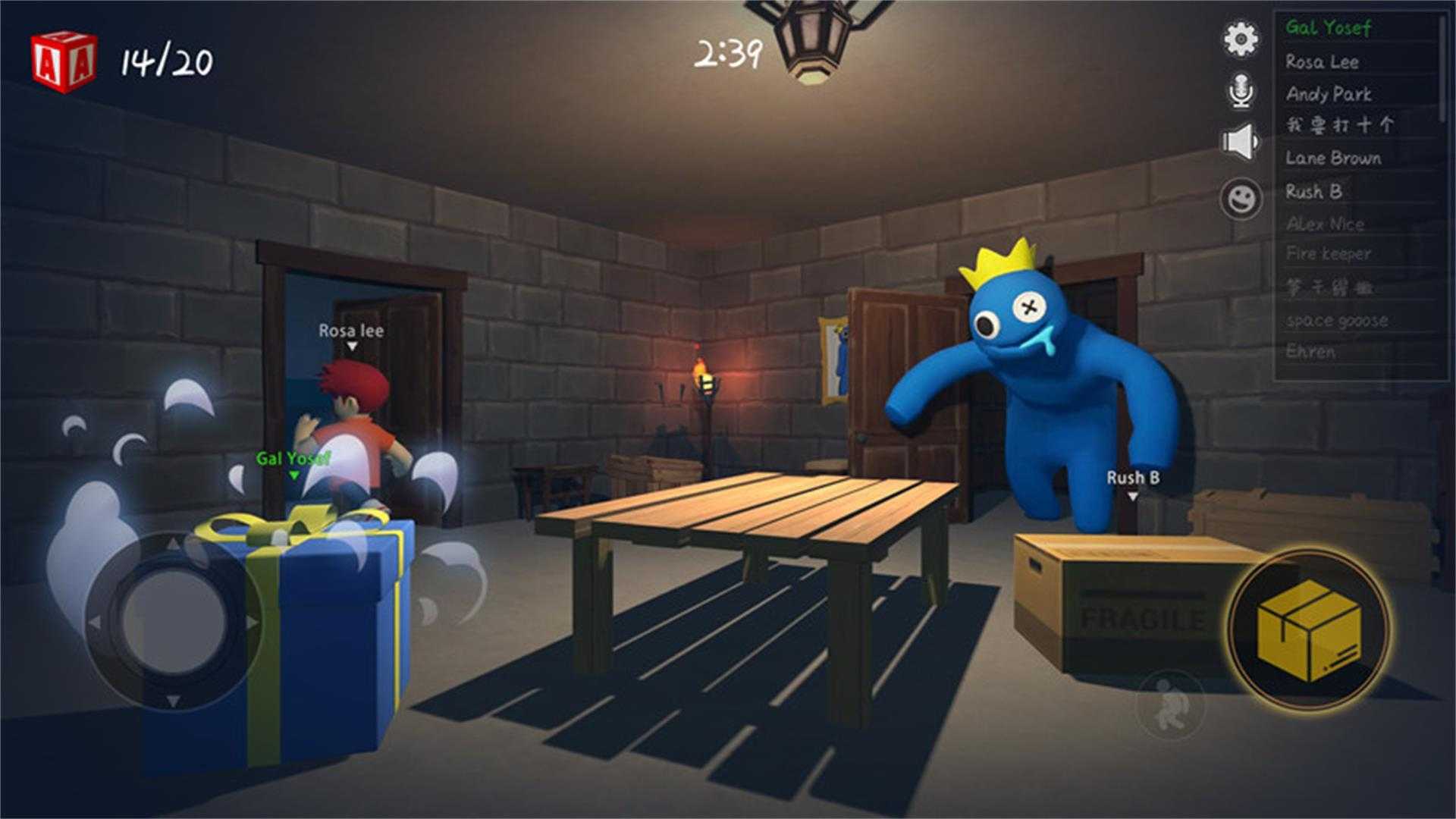
Task: Choose Andy Park from player list
Action: 1329,94
